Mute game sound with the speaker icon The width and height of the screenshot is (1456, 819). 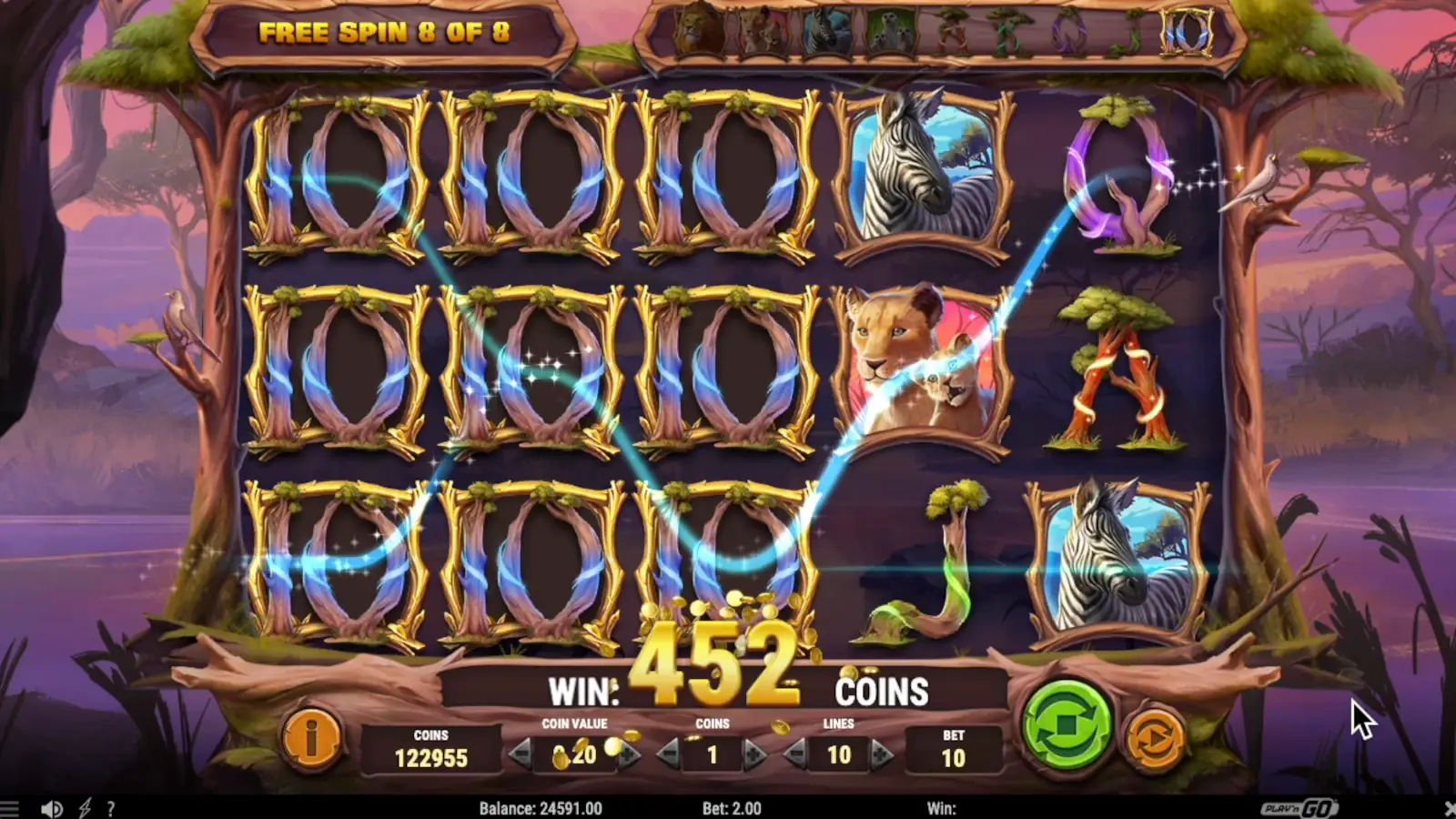coord(52,808)
